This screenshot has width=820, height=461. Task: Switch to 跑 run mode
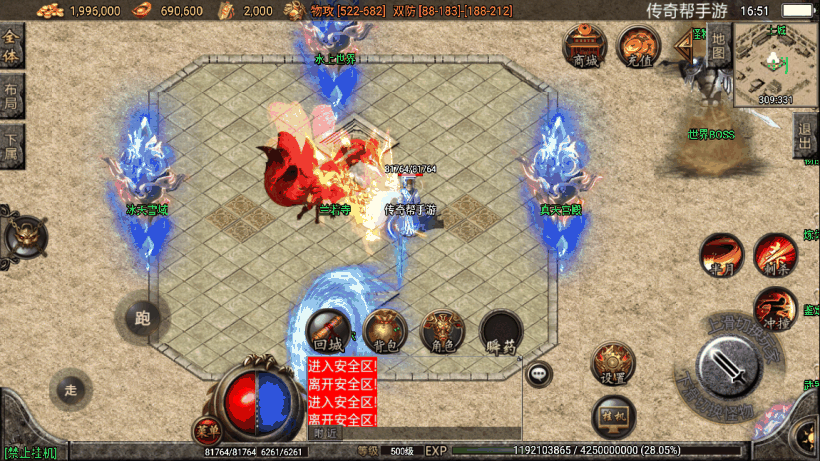click(x=142, y=319)
